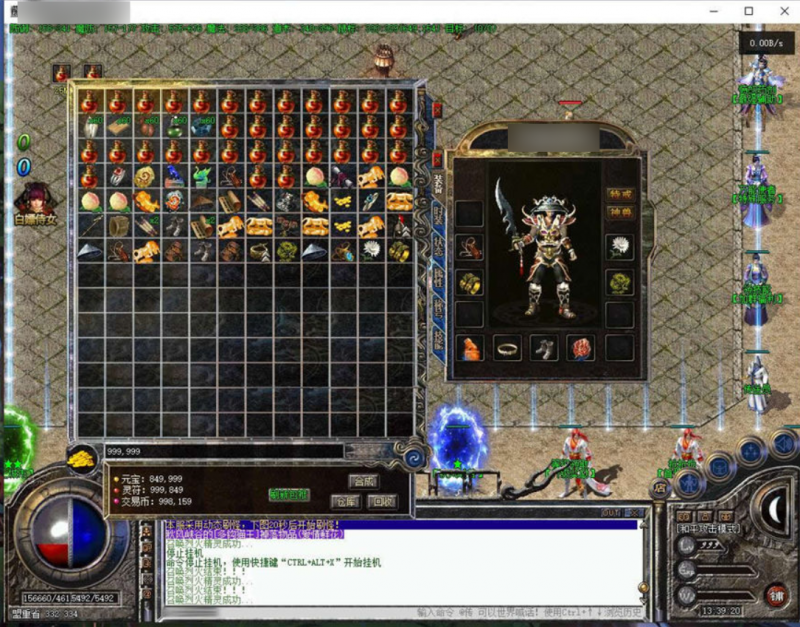Open the 神兽 divine beast panel
Viewport: 800px width, 627px height.
[620, 212]
